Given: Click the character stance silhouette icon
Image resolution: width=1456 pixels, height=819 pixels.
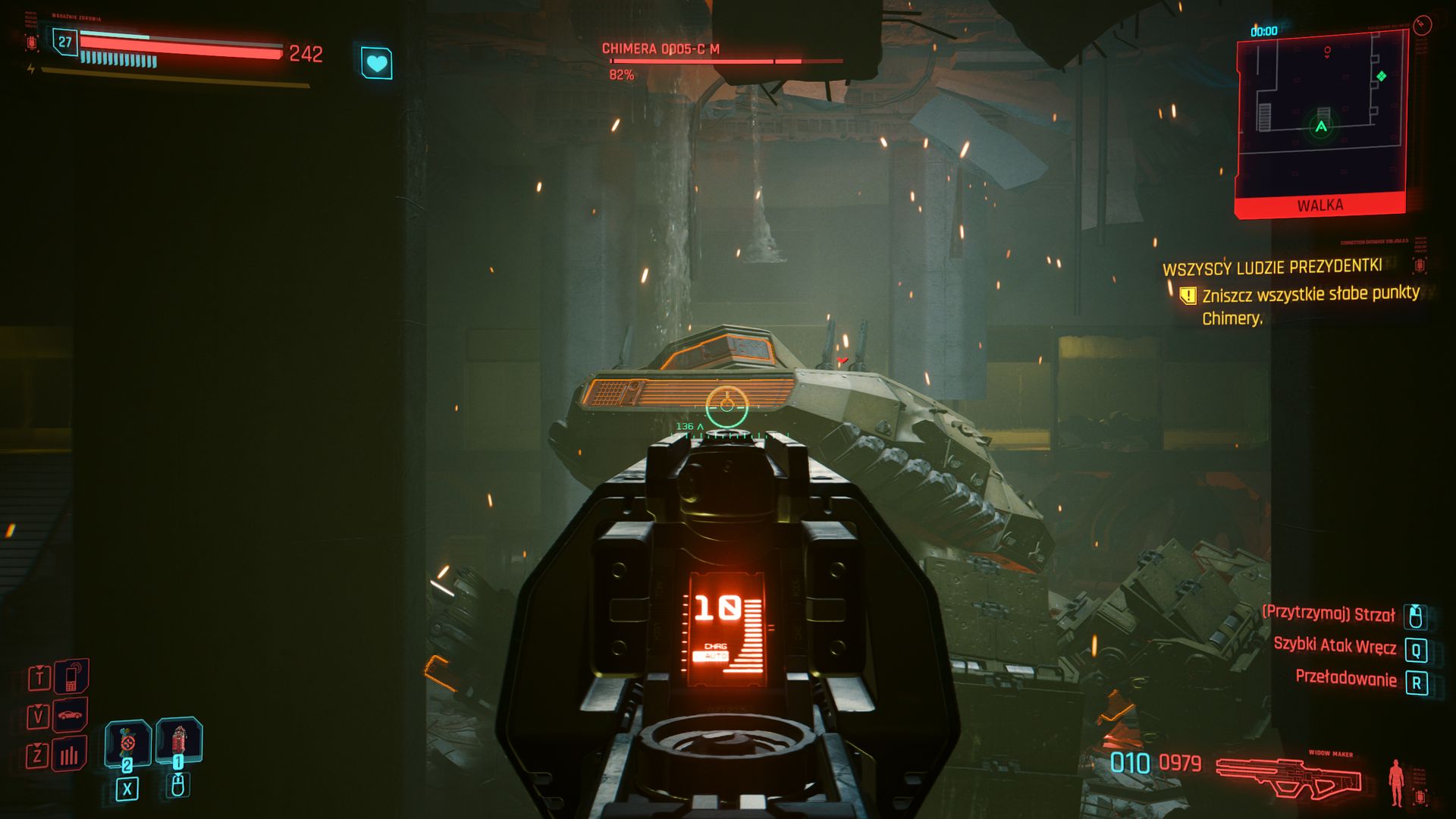Looking at the screenshot, I should (x=1395, y=782).
